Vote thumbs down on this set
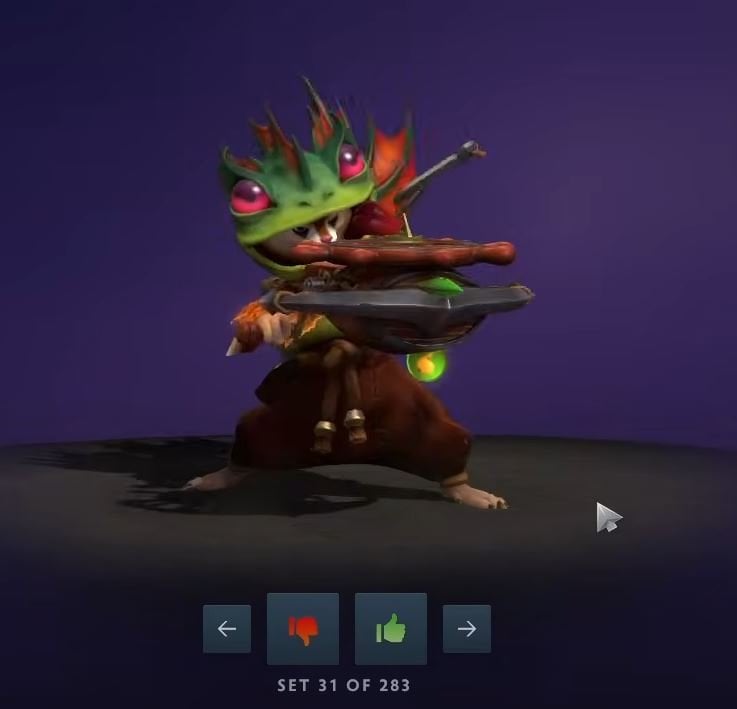This screenshot has height=709, width=737. point(303,629)
